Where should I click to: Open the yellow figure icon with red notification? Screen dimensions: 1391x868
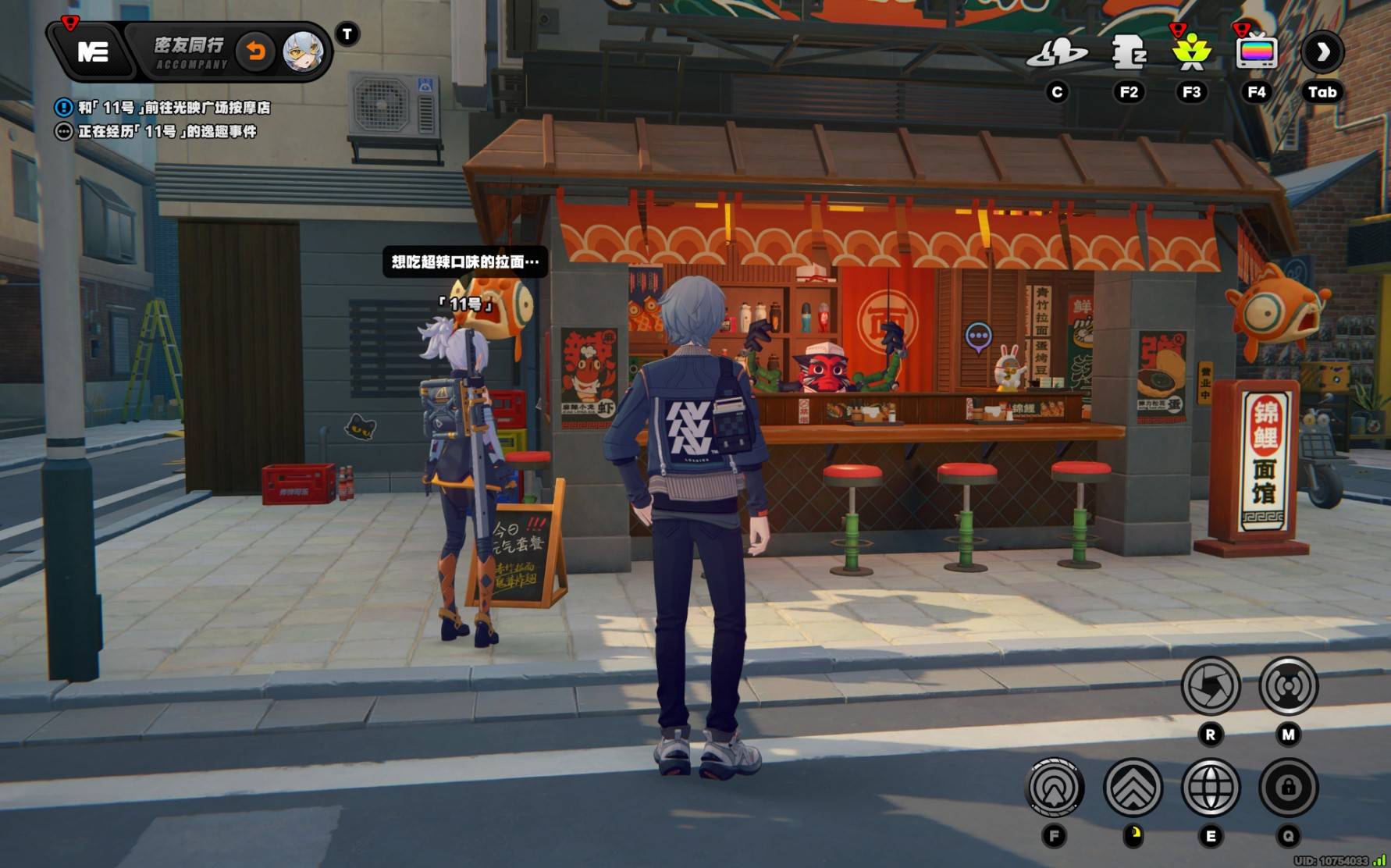tap(1191, 53)
